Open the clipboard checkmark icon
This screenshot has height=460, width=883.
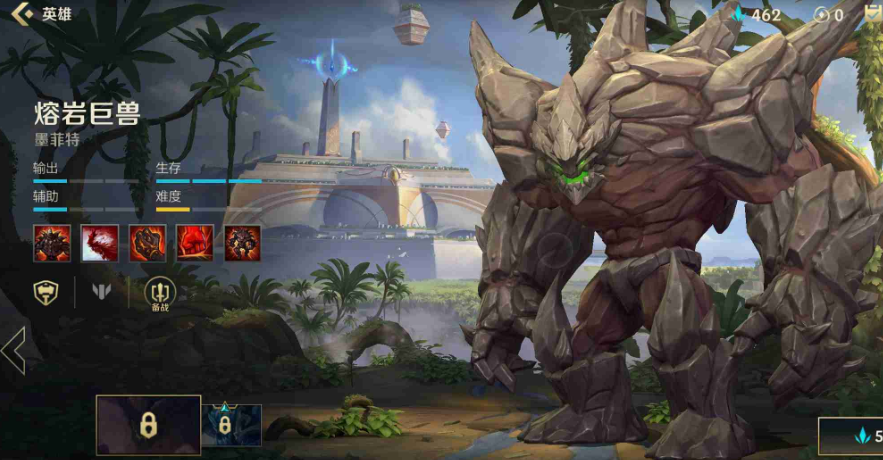tap(873, 14)
